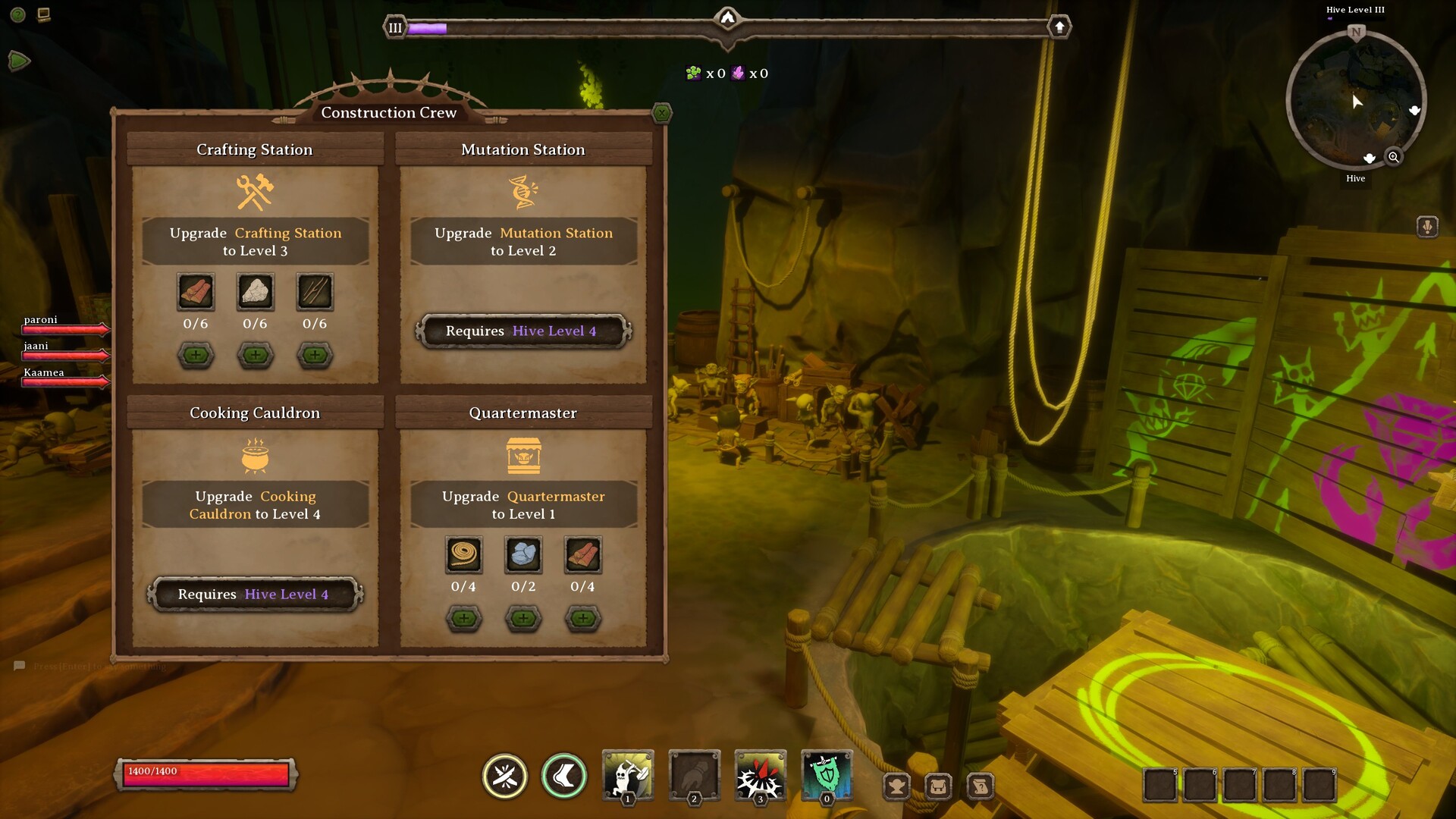This screenshot has width=1456, height=819.
Task: Add wood planks to Crafting Station upgrade
Action: pyautogui.click(x=196, y=355)
